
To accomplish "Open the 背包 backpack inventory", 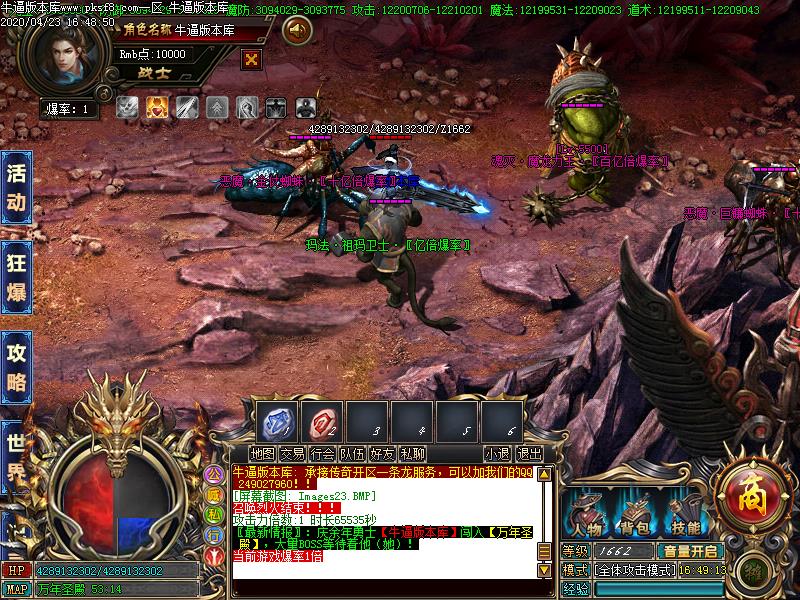I will click(634, 514).
